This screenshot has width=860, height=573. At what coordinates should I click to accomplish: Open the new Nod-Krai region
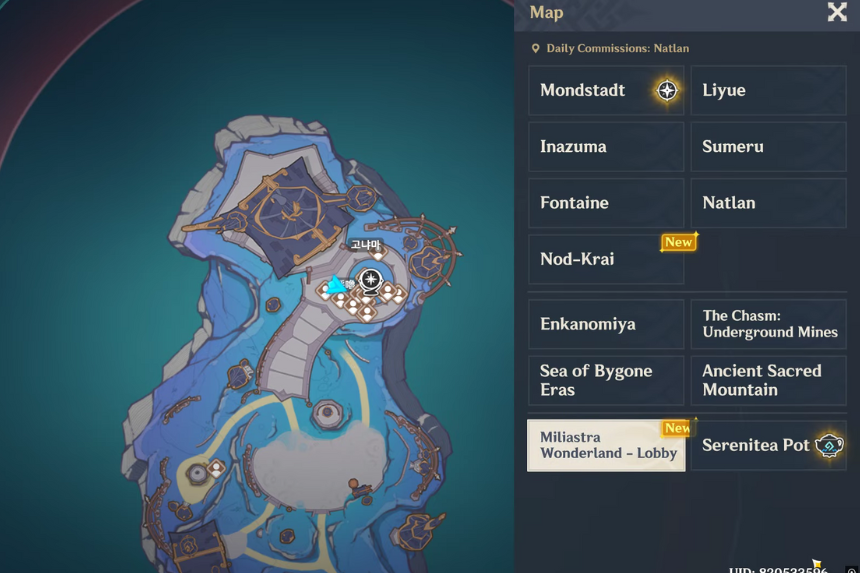coord(606,259)
